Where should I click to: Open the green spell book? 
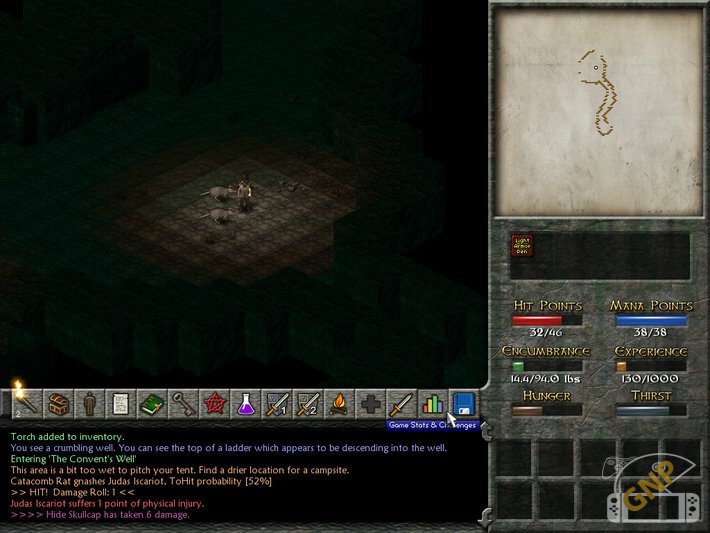(x=151, y=404)
